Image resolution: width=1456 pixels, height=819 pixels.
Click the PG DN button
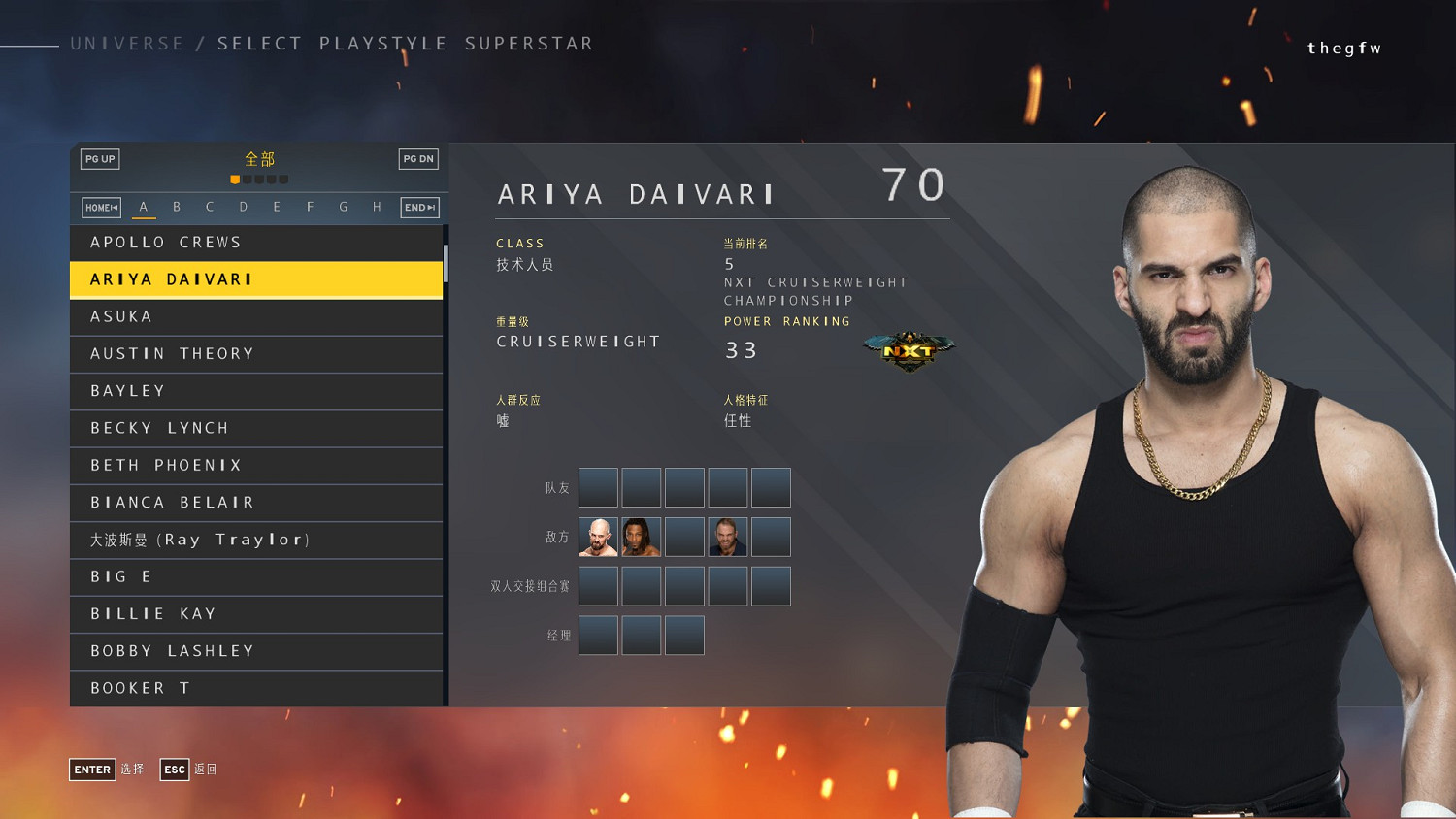[x=417, y=158]
